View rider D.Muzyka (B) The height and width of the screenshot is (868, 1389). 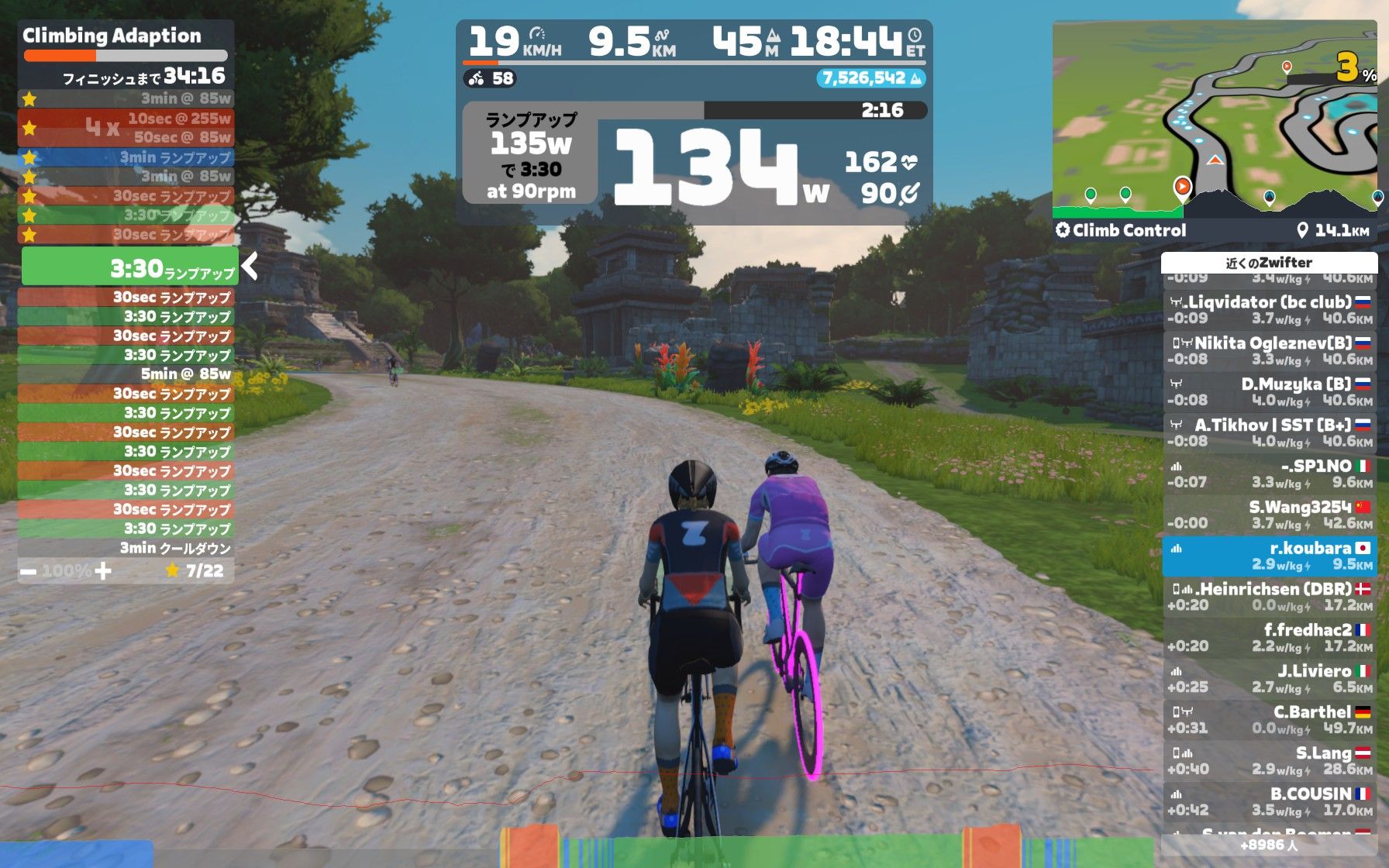tap(1269, 391)
